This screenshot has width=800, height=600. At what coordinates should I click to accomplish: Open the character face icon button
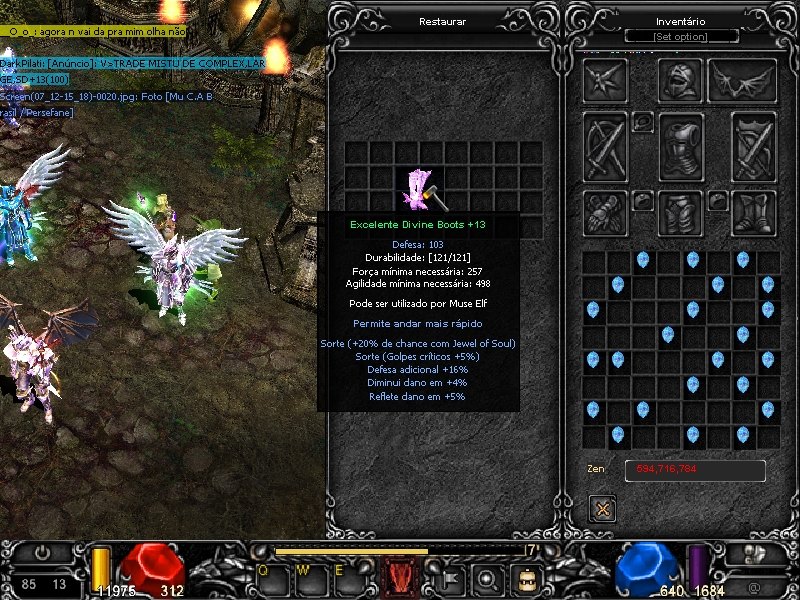coord(526,577)
